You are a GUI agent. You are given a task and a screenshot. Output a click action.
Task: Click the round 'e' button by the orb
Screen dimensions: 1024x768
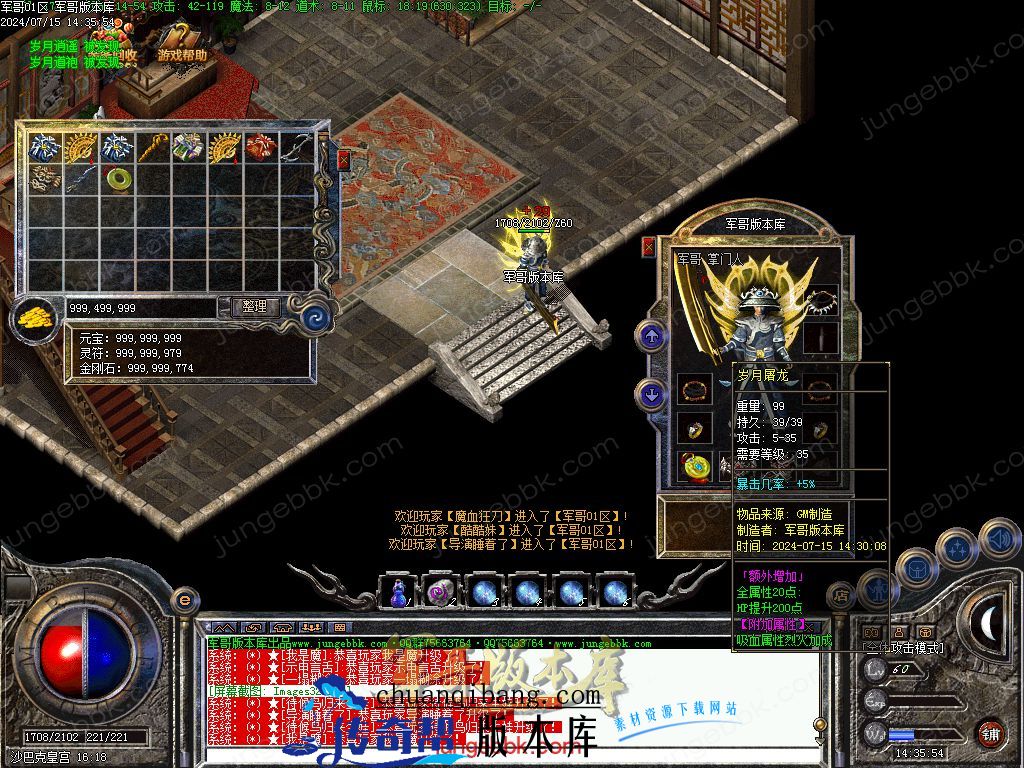point(183,600)
